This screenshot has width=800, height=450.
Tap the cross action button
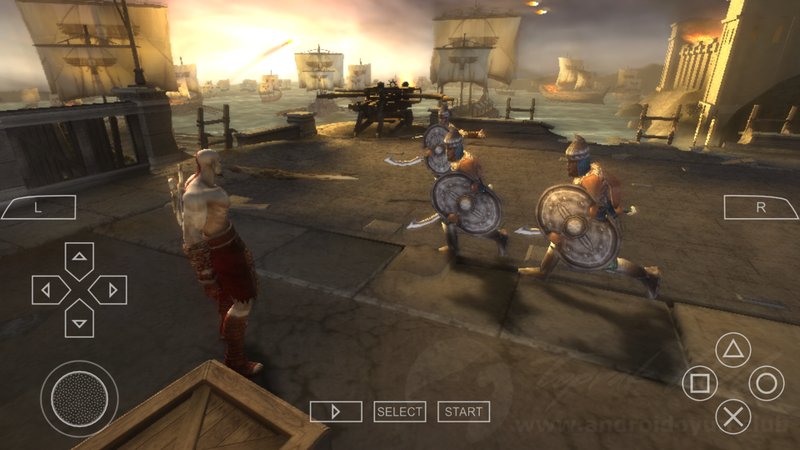pyautogui.click(x=734, y=415)
